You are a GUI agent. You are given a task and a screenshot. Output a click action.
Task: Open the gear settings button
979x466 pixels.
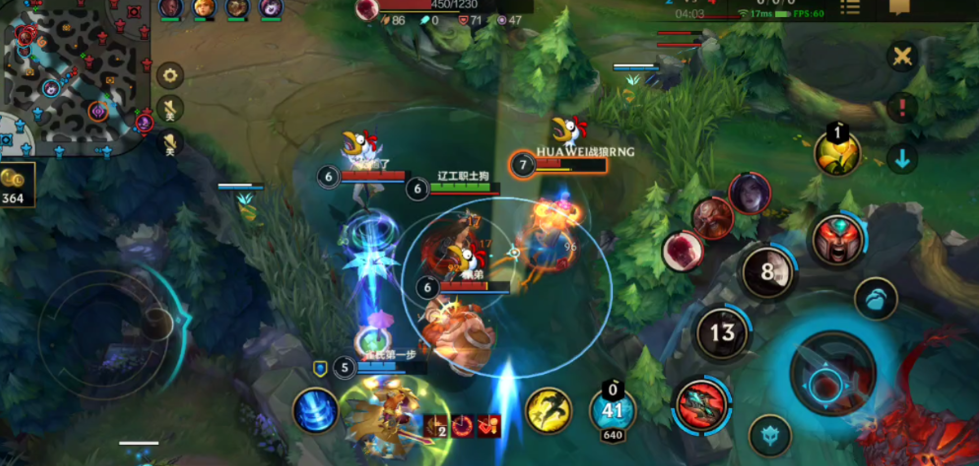(171, 75)
